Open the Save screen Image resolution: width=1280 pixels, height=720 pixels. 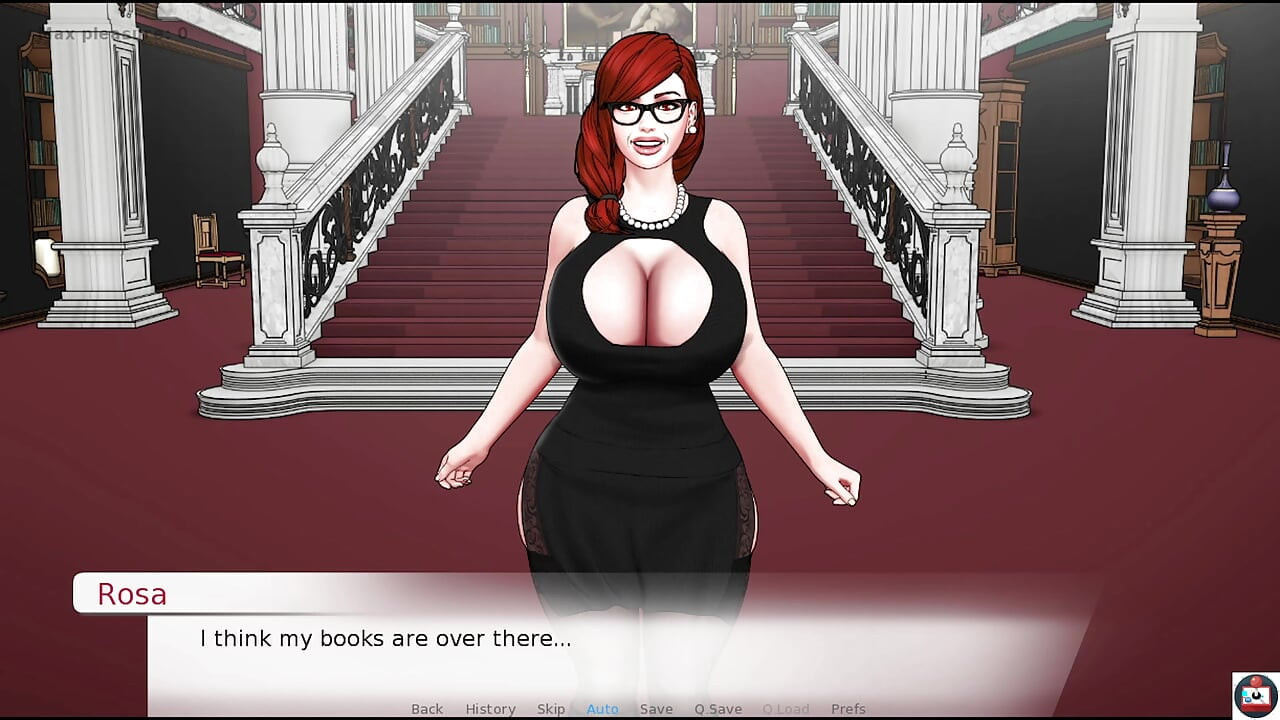click(x=656, y=708)
